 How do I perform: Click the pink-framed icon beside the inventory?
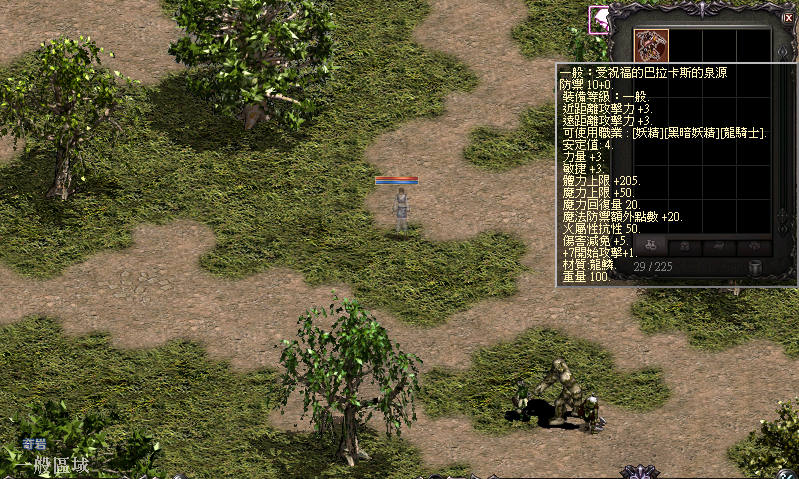(x=599, y=20)
